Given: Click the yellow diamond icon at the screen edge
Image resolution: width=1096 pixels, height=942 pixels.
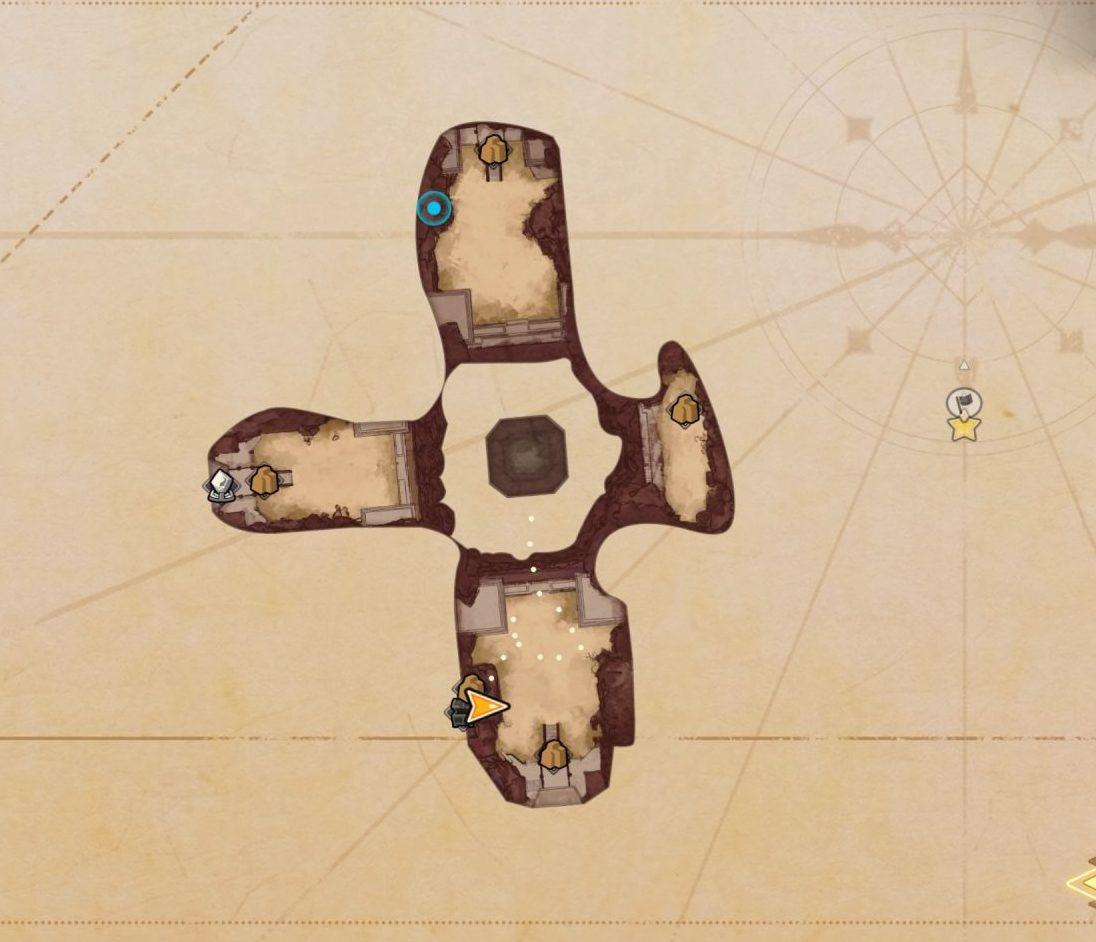Looking at the screenshot, I should (1082, 884).
